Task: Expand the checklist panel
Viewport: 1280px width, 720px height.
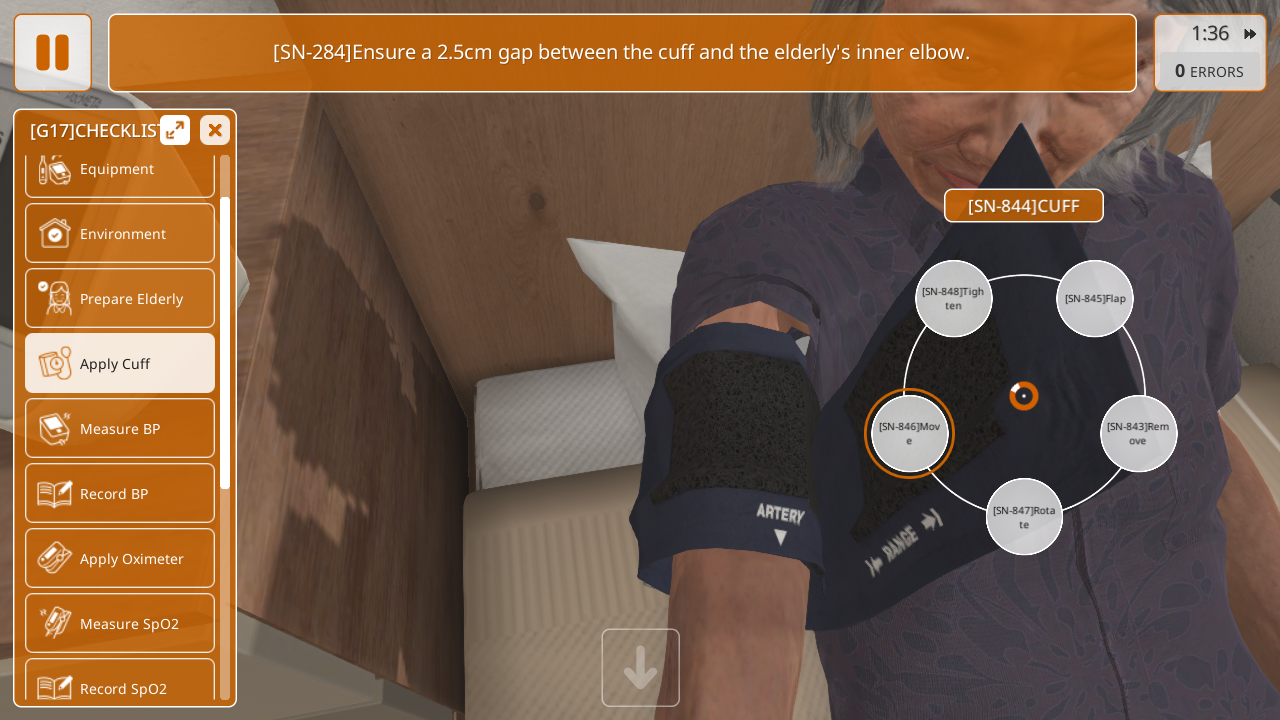Action: point(175,130)
